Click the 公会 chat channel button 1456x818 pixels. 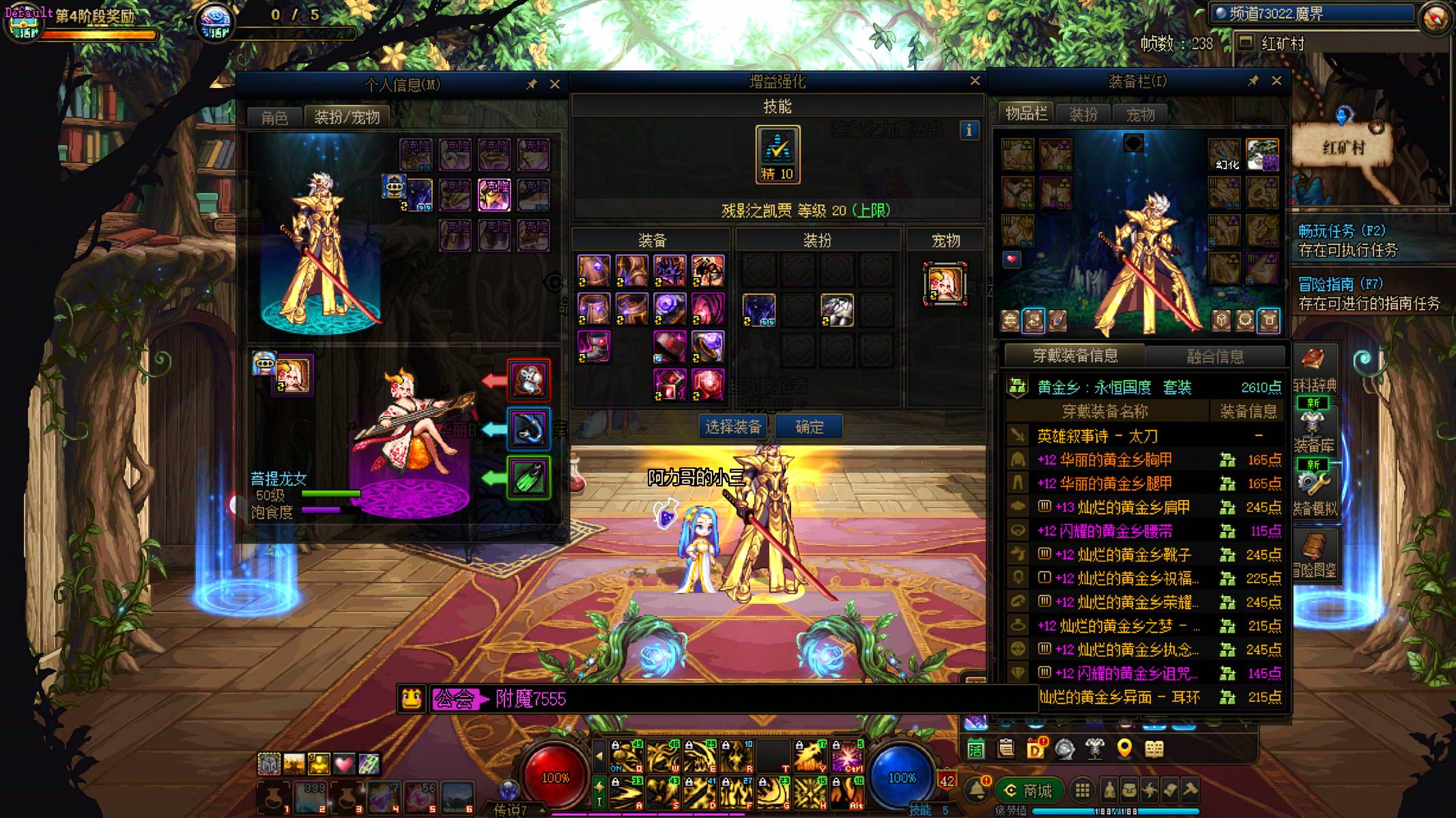click(455, 699)
